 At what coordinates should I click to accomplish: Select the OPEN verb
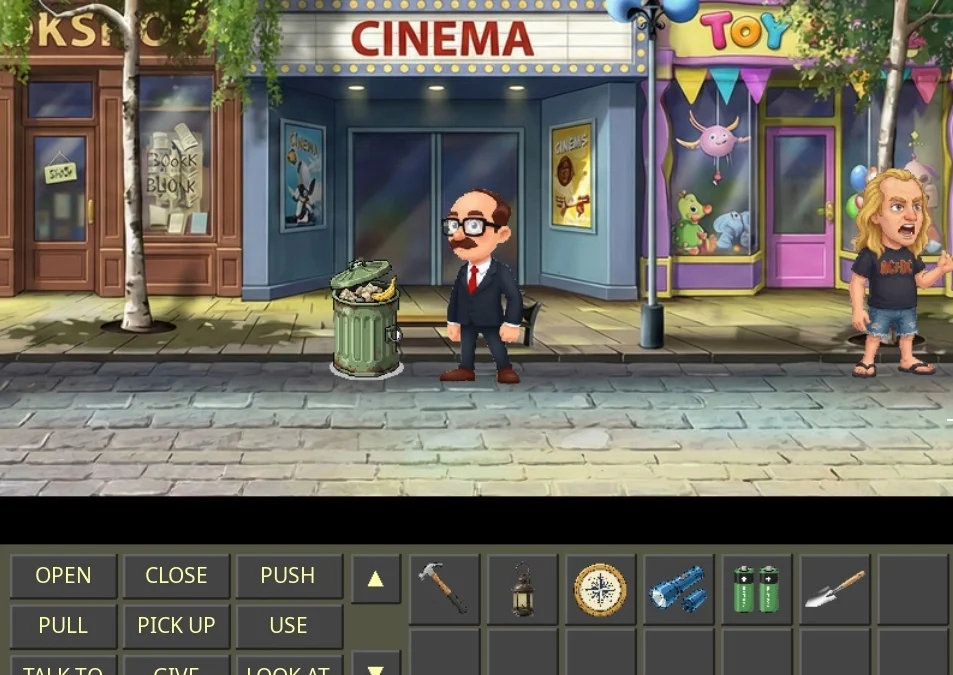[63, 576]
